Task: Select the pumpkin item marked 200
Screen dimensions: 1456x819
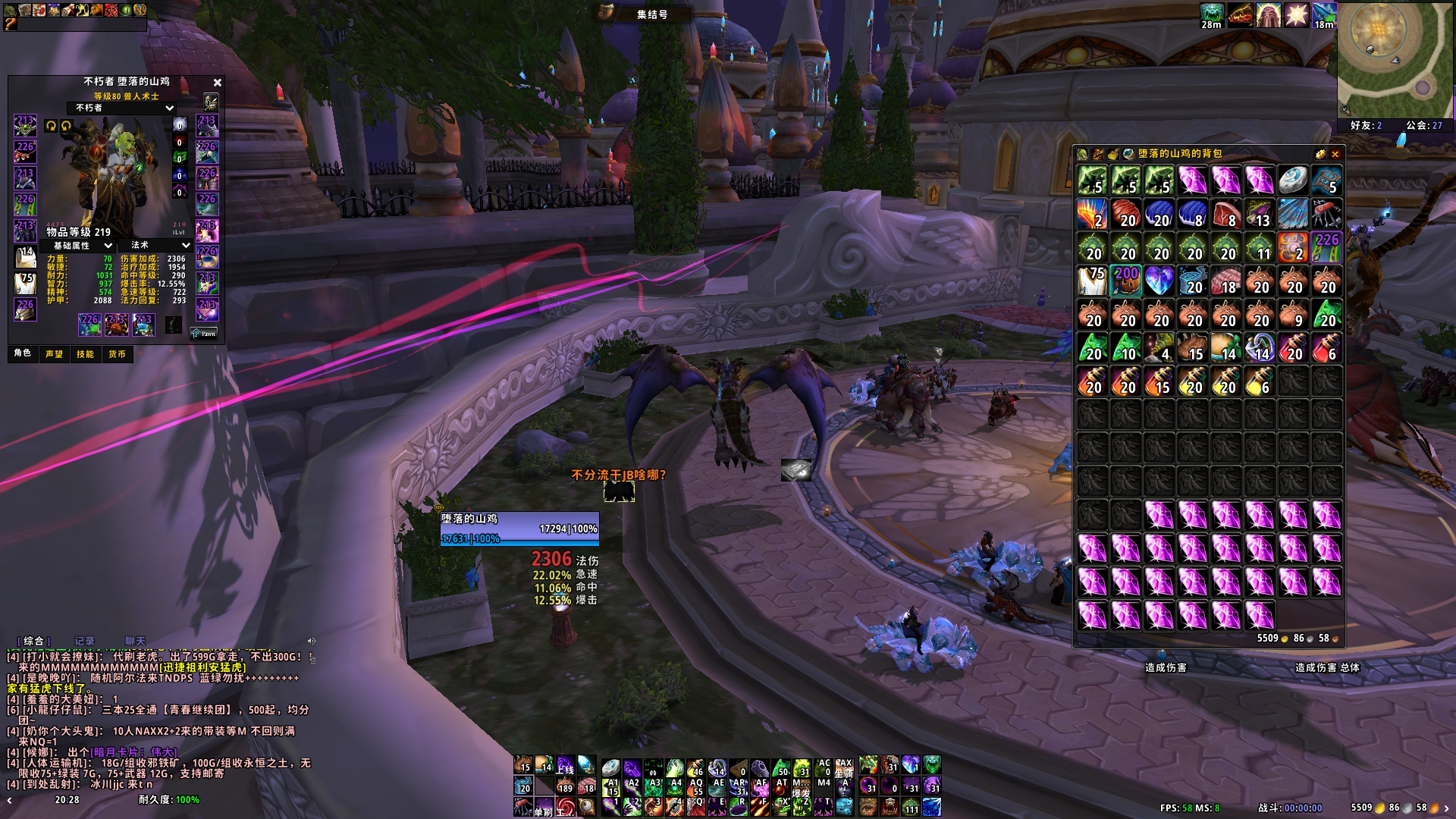Action: click(1126, 281)
